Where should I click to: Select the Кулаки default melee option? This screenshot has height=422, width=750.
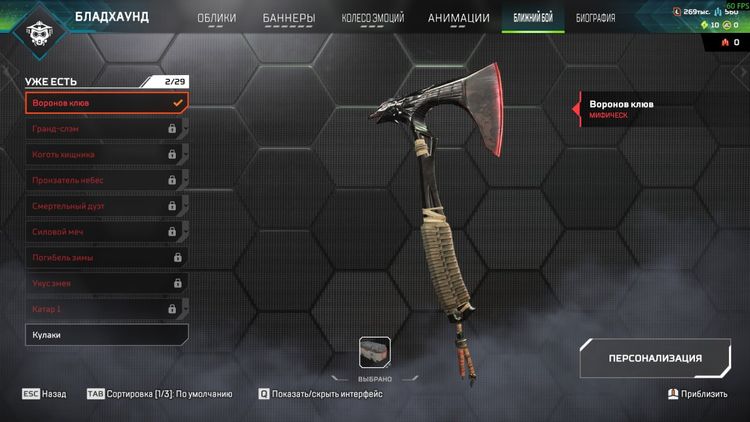[x=106, y=335]
